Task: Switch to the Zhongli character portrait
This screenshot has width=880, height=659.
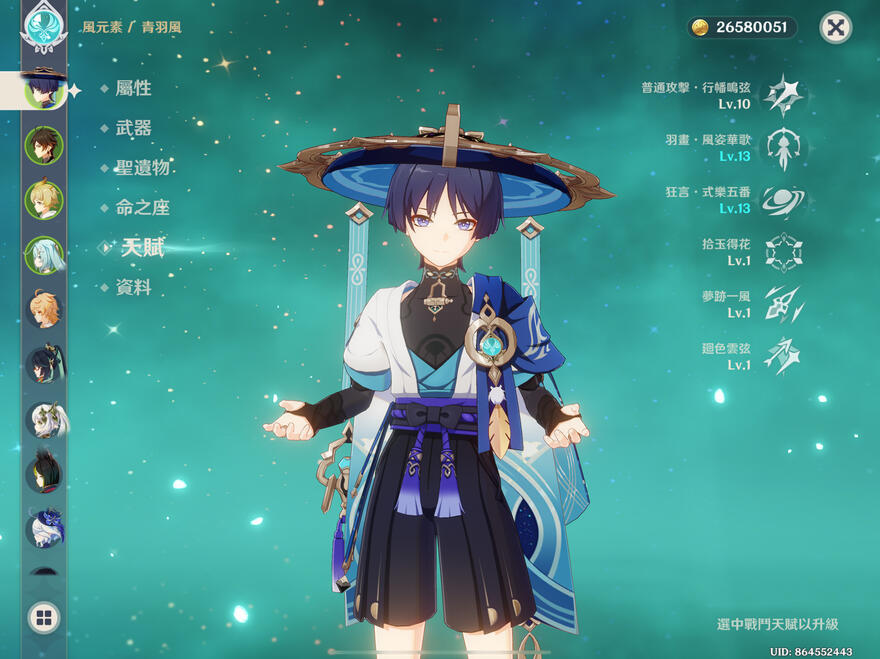Action: [x=44, y=145]
